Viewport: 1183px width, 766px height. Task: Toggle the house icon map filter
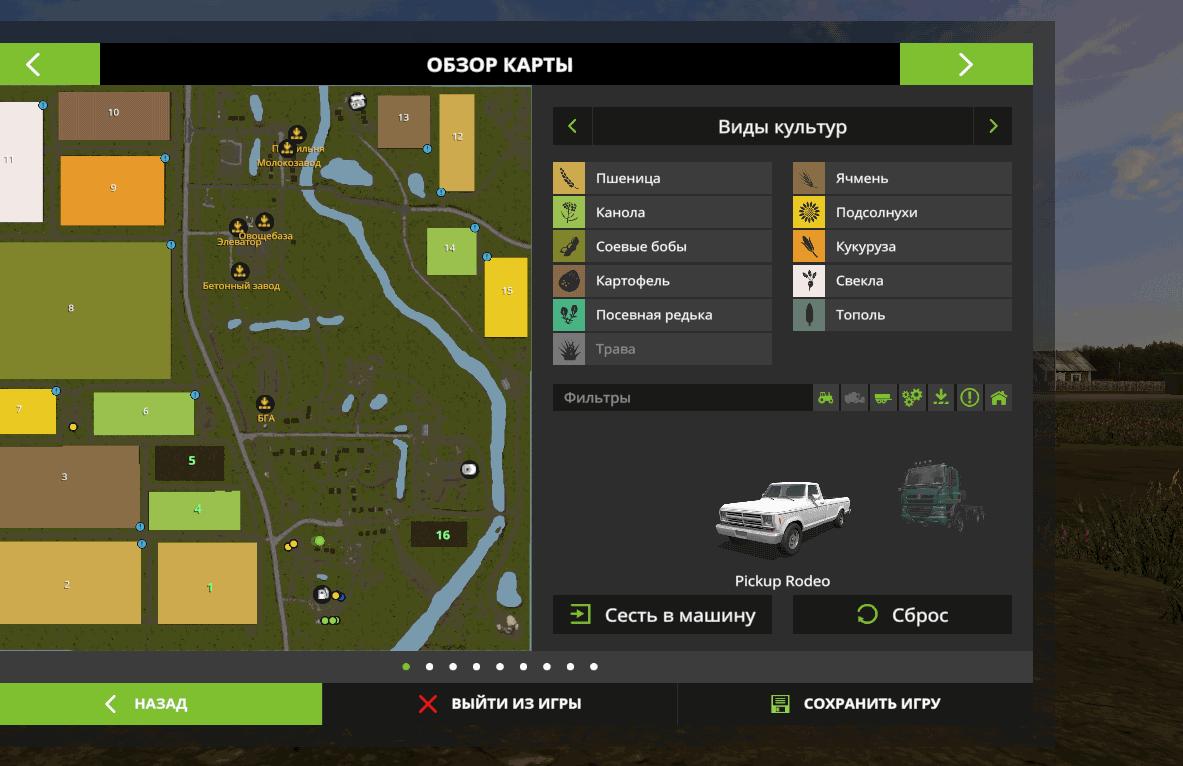(998, 398)
